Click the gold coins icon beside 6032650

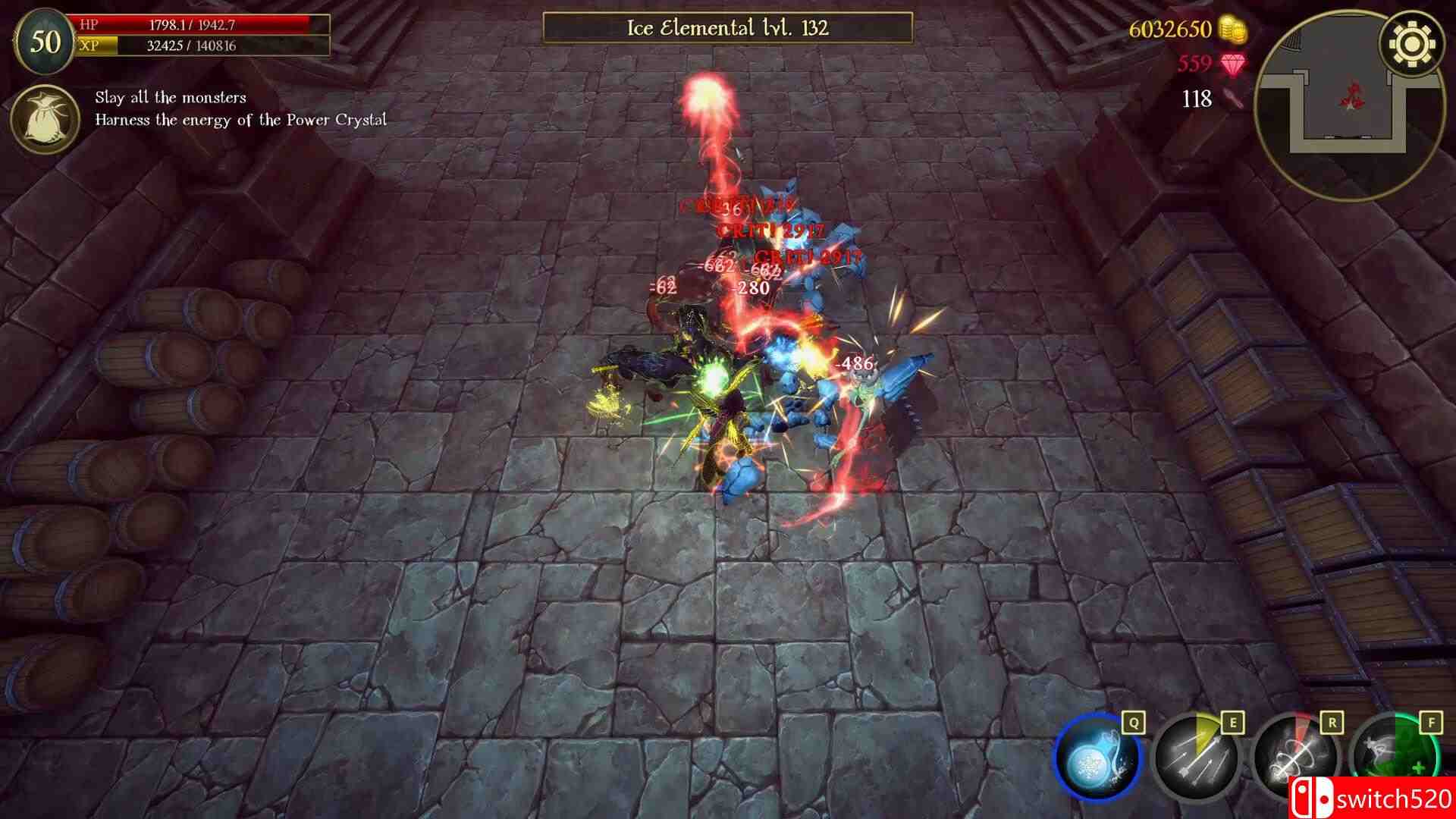(1232, 30)
